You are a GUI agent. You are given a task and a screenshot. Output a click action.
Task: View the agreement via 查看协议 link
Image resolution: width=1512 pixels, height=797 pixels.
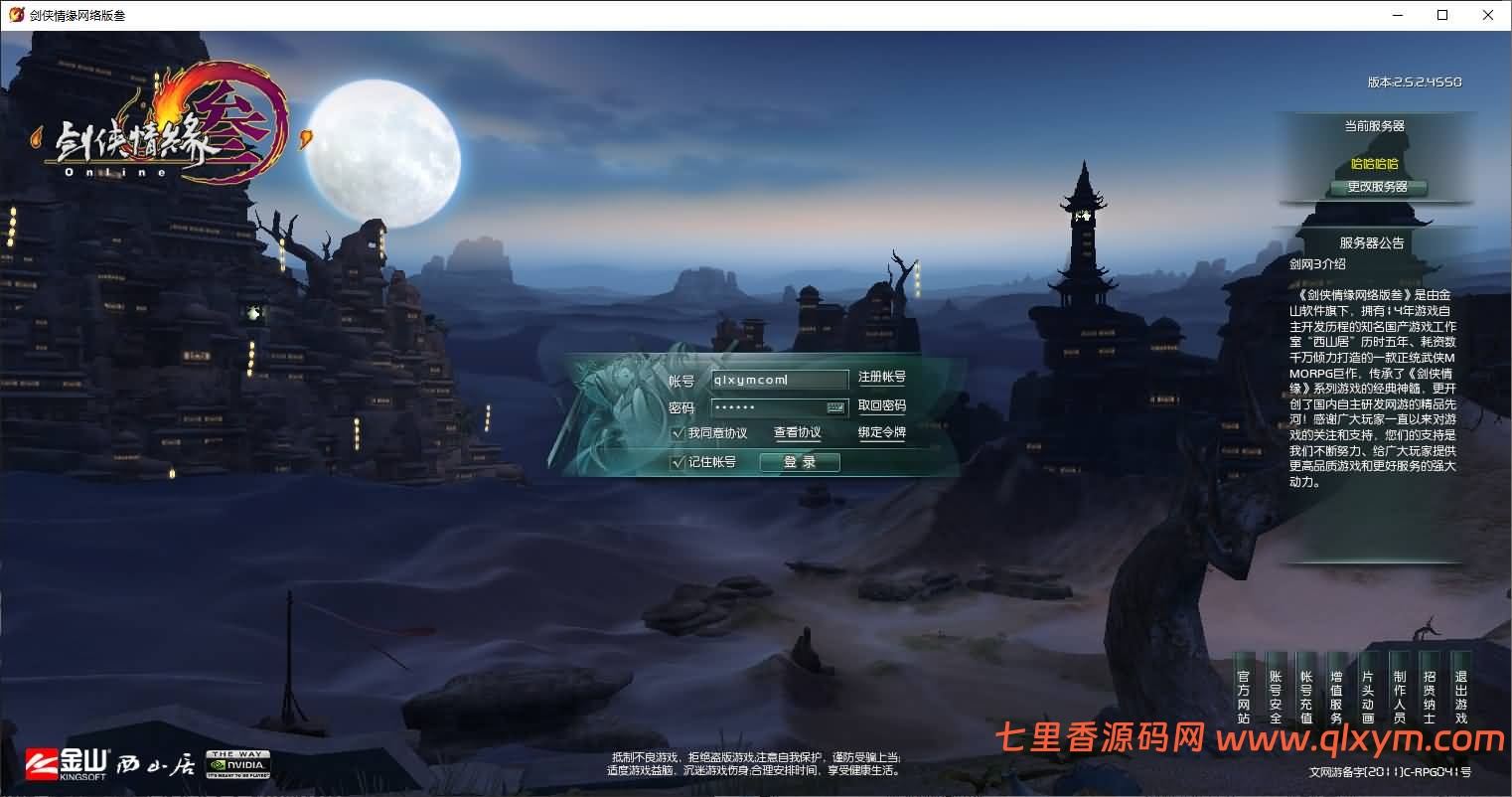(796, 434)
